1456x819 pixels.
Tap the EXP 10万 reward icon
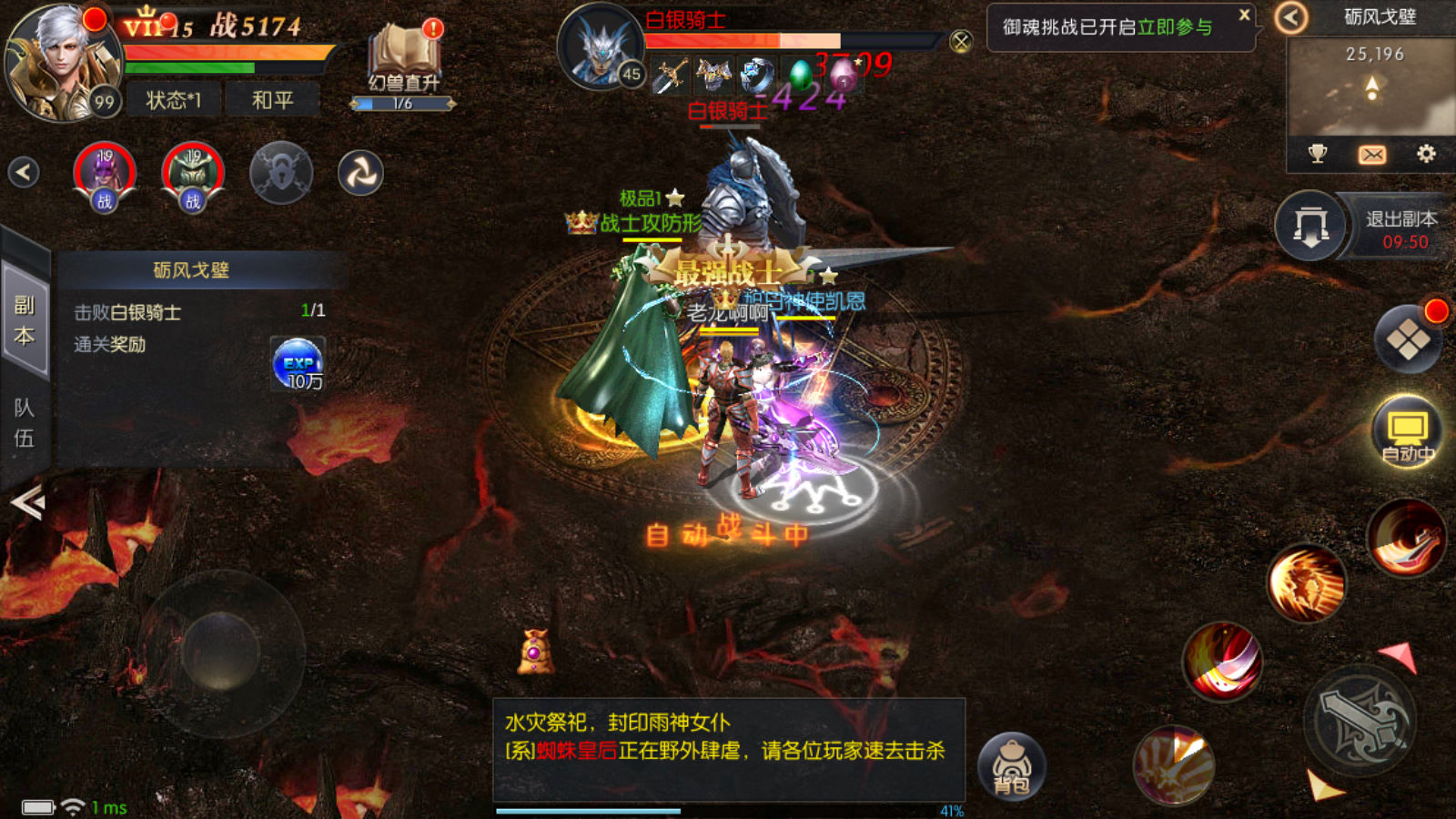click(x=298, y=364)
